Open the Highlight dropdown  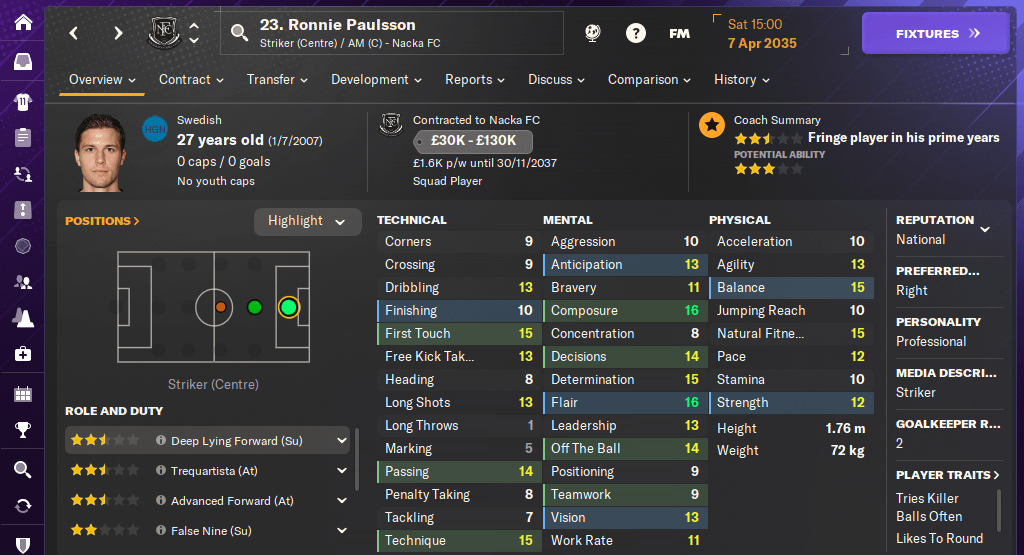coord(307,221)
